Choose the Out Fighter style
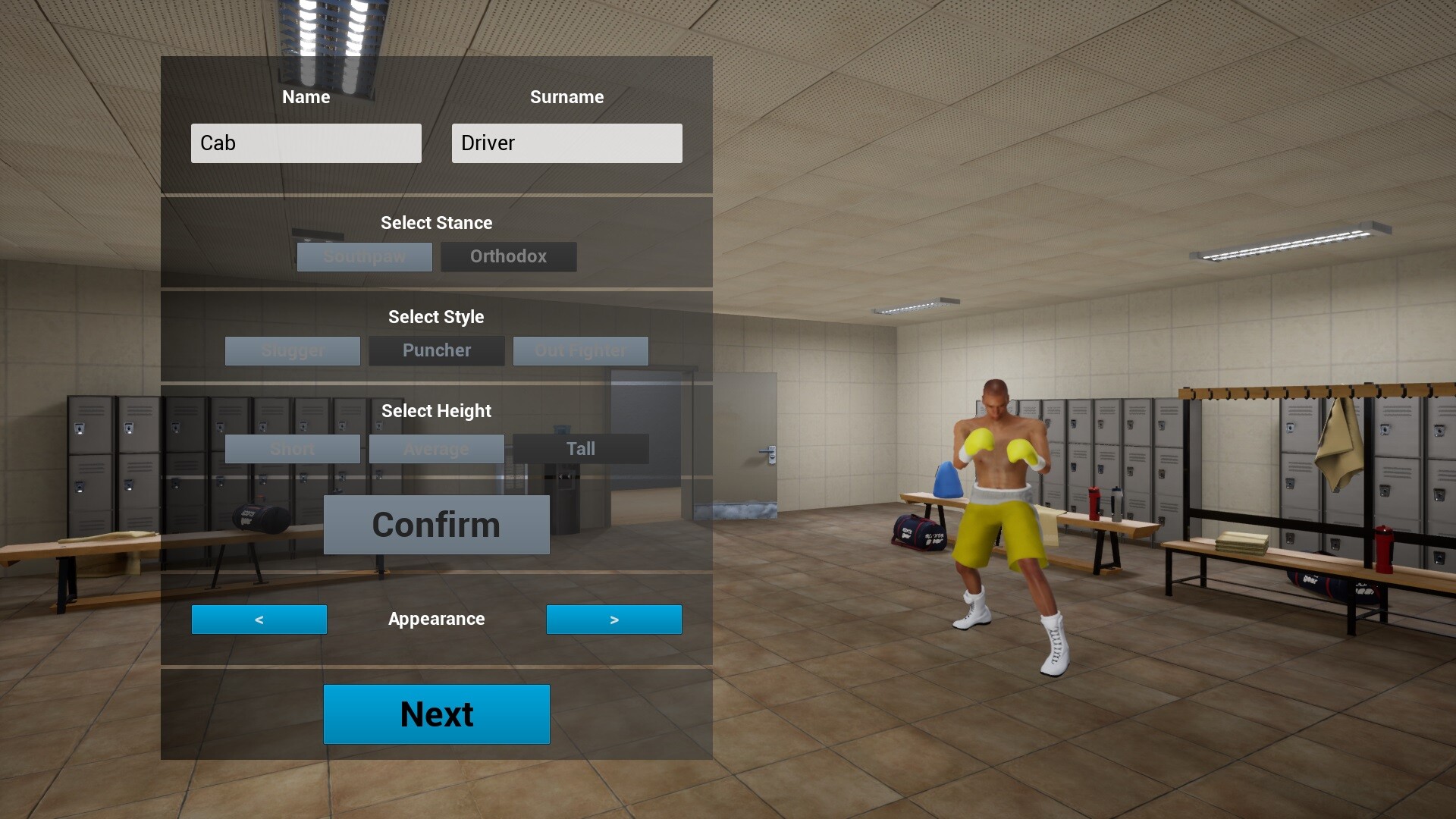This screenshot has width=1456, height=819. 581,350
